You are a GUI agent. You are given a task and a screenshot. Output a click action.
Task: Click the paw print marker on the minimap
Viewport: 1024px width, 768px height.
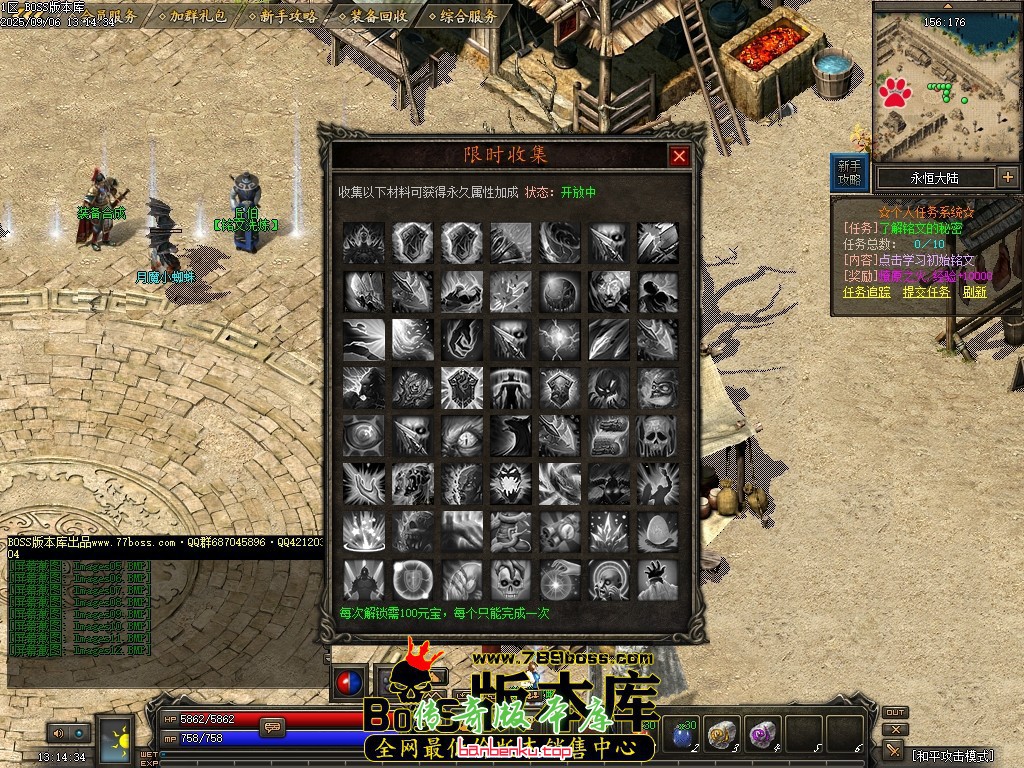coord(895,94)
